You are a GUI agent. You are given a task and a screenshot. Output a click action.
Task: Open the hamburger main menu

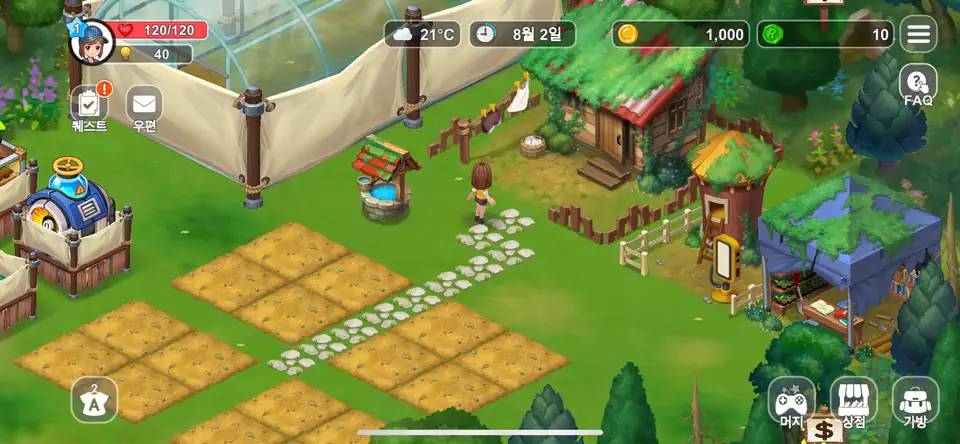coord(918,34)
